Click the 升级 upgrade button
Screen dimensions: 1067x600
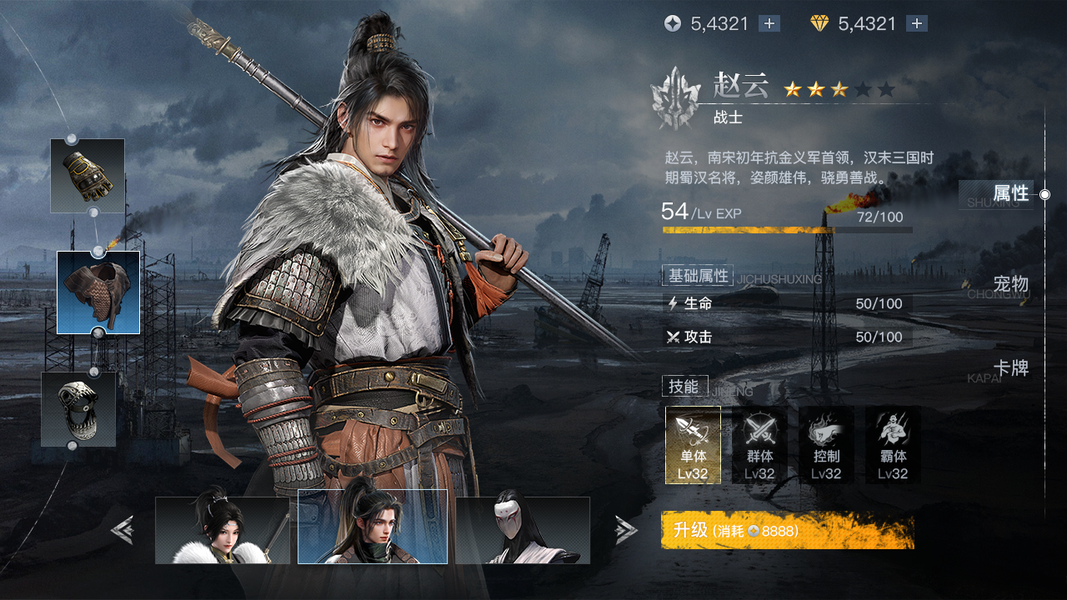(787, 531)
